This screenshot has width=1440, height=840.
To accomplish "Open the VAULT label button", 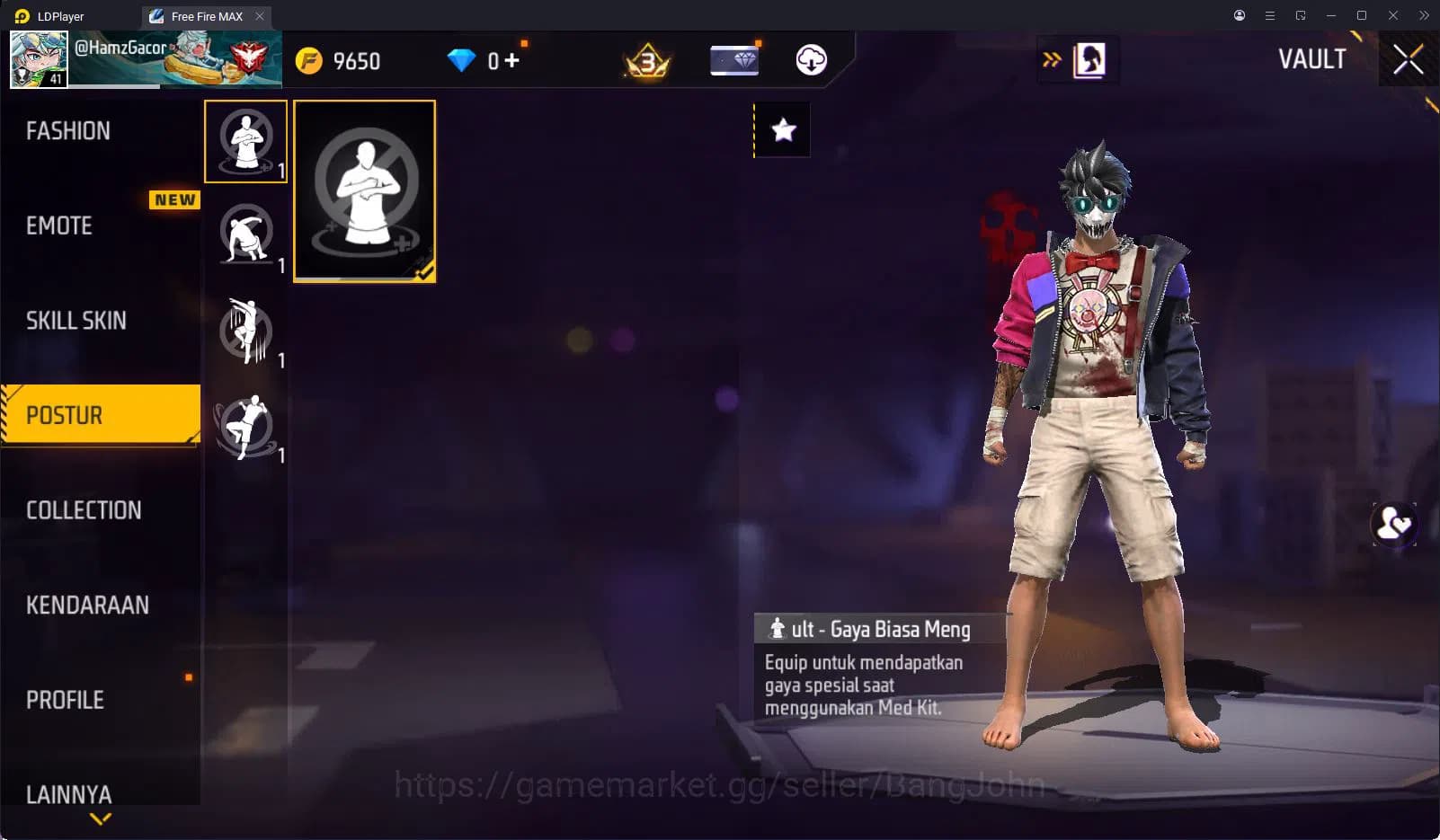I will (x=1313, y=59).
